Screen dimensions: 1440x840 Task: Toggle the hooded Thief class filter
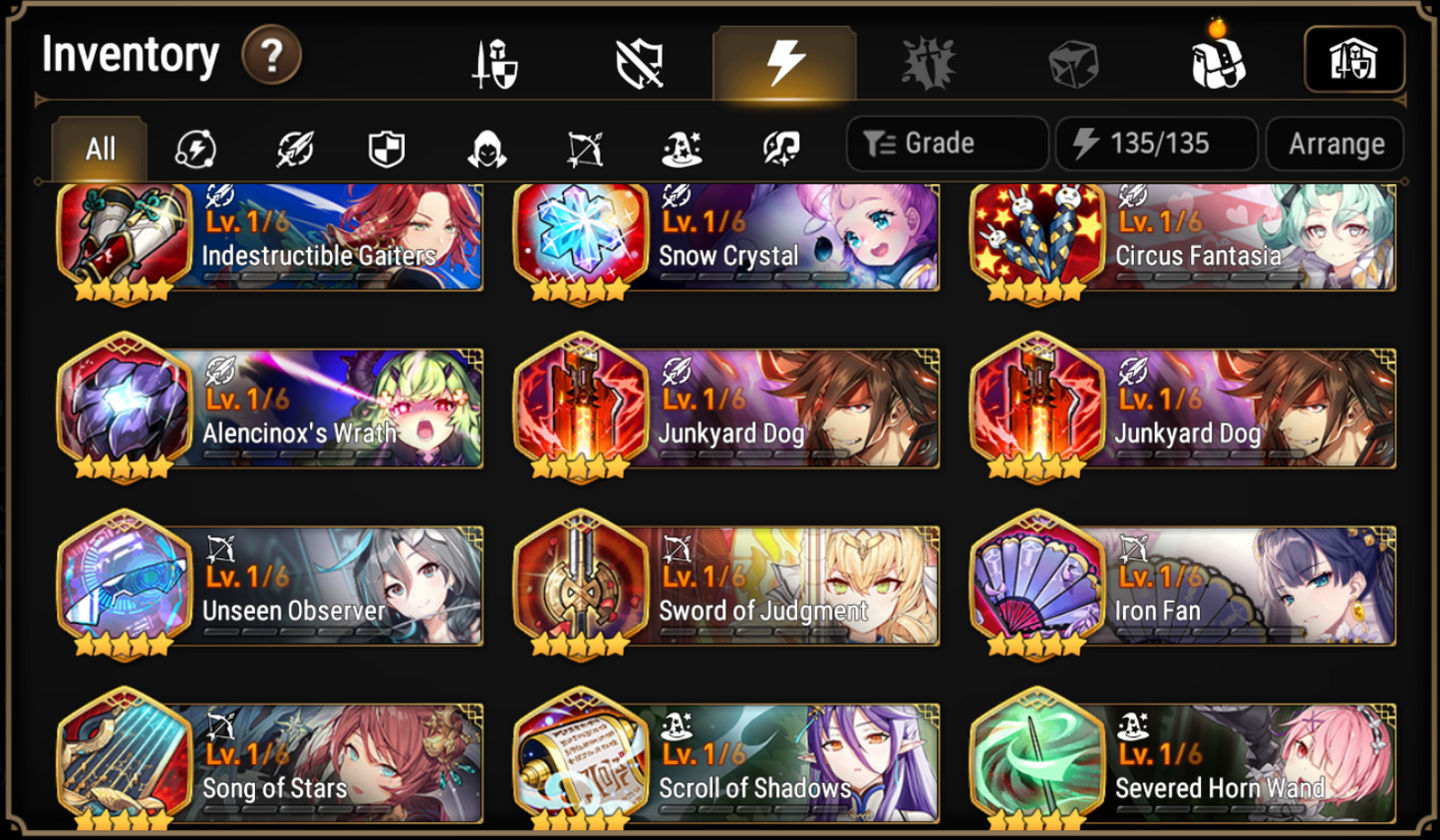487,146
